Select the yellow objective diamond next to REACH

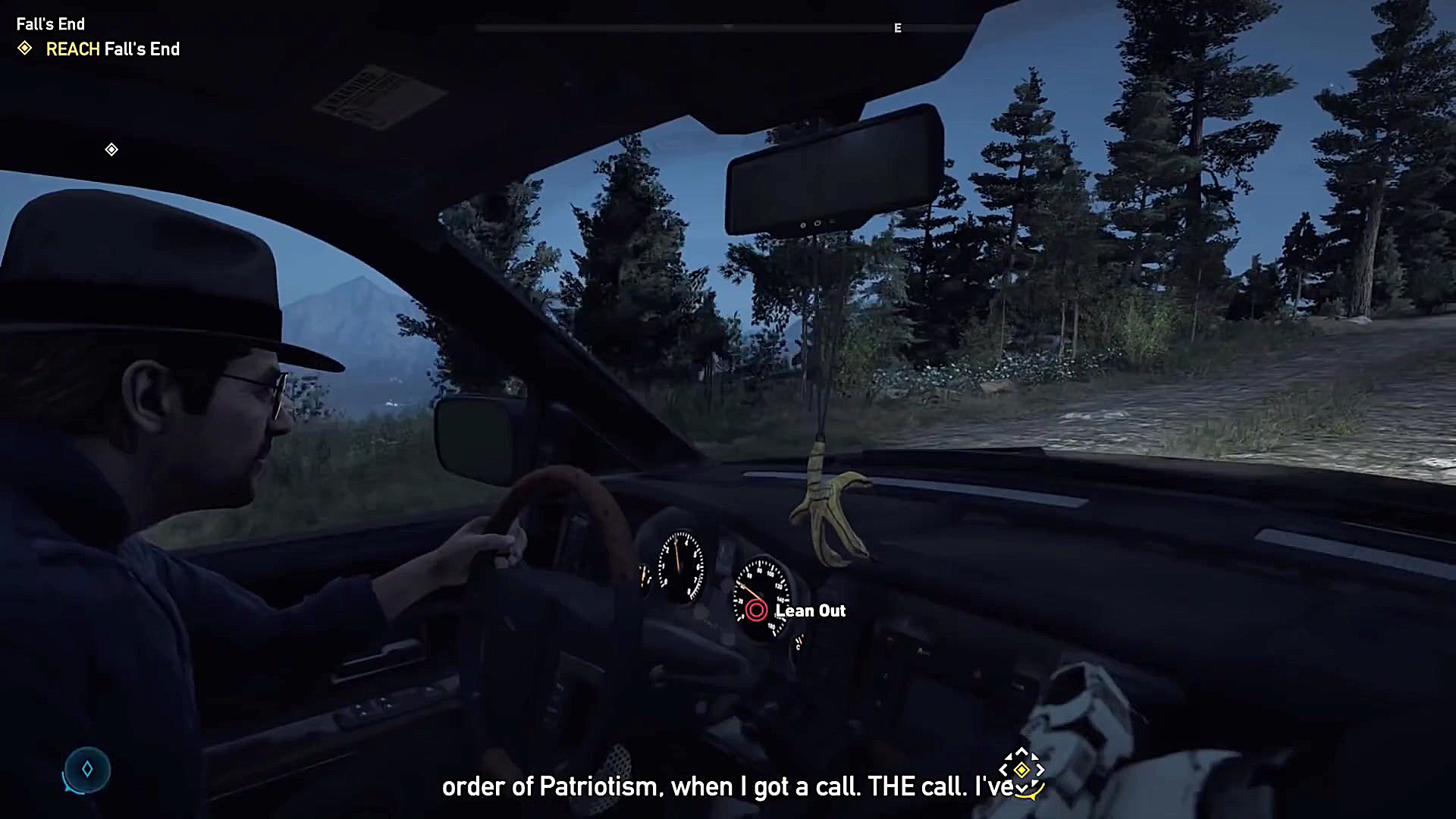pos(25,49)
